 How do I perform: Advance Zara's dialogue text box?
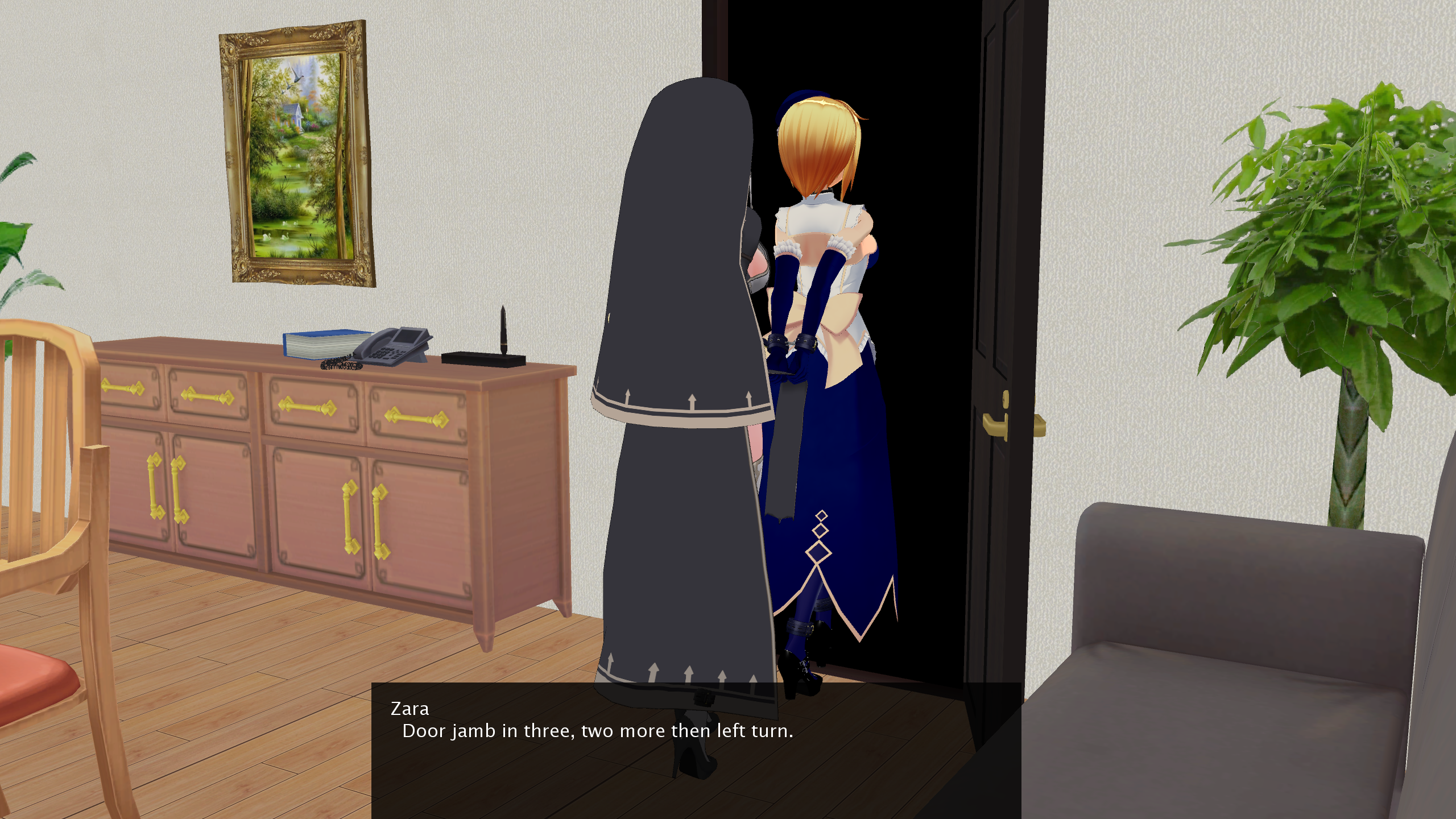tap(696, 750)
